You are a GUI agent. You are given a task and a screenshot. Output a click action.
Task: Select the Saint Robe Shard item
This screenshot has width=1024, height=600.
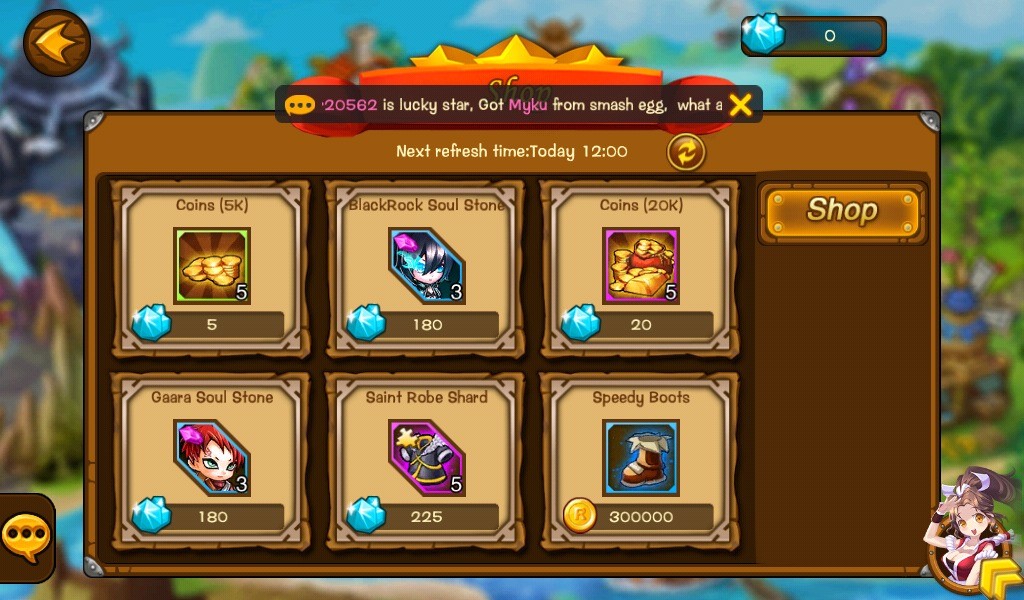[426, 460]
